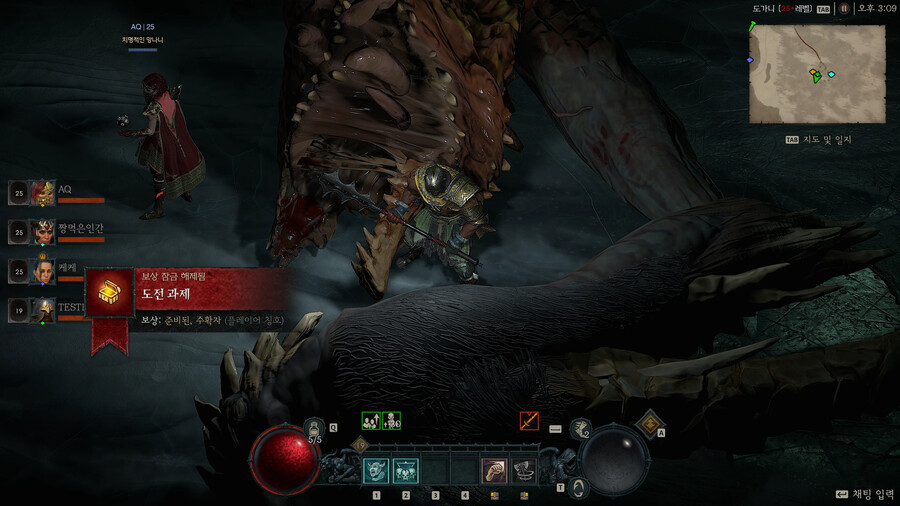Click the level 19 badge above the skill bar
Viewport: 900px width, 506px height.
click(x=361, y=445)
